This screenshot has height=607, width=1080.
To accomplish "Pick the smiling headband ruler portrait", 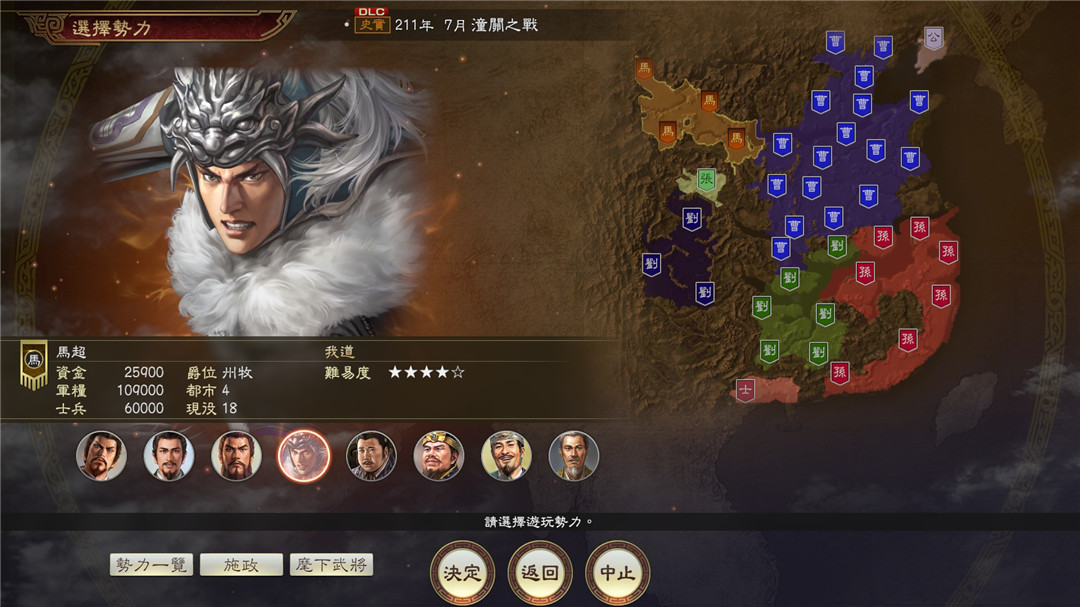I will 506,456.
